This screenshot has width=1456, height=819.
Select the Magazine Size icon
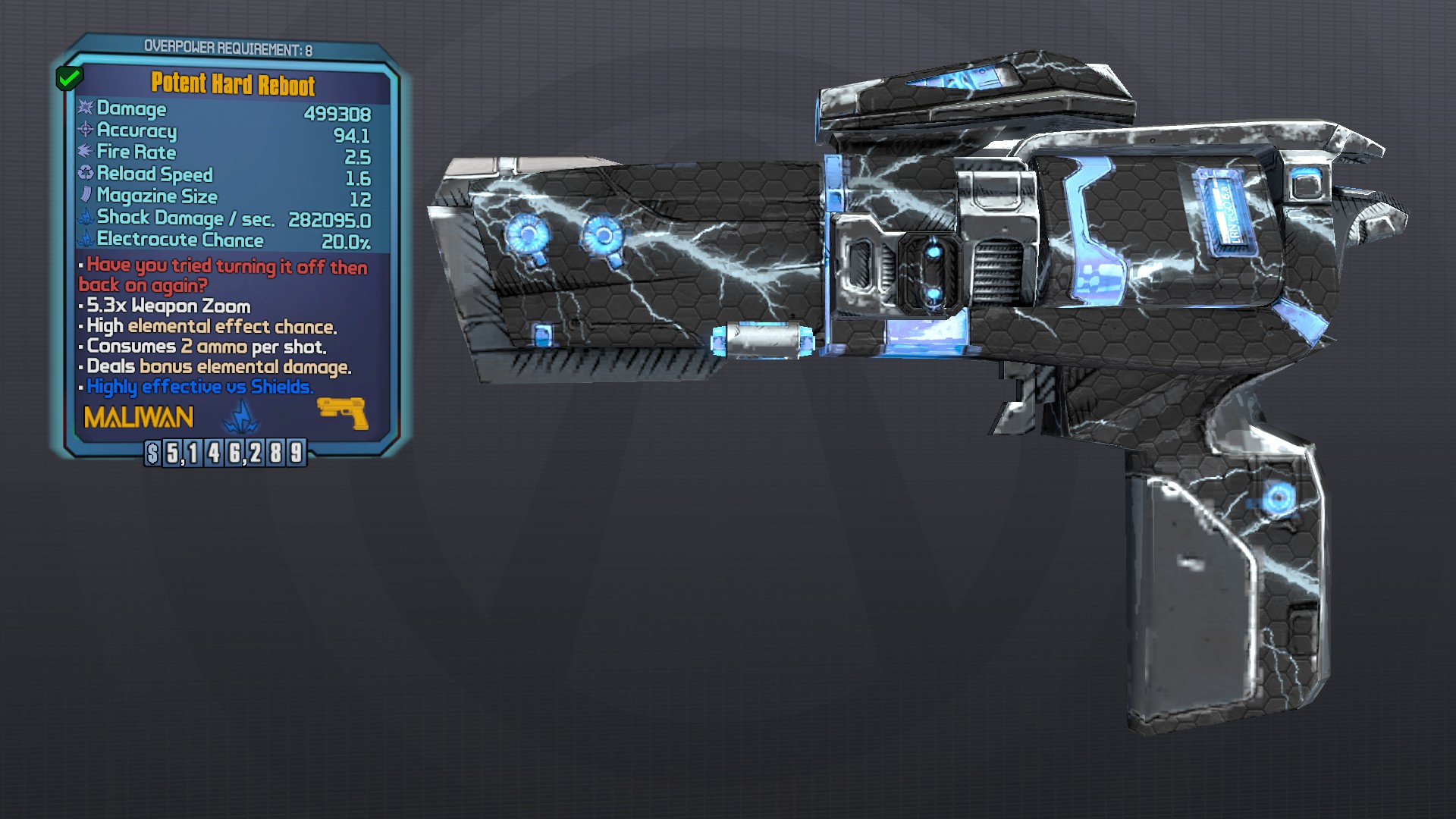(85, 196)
